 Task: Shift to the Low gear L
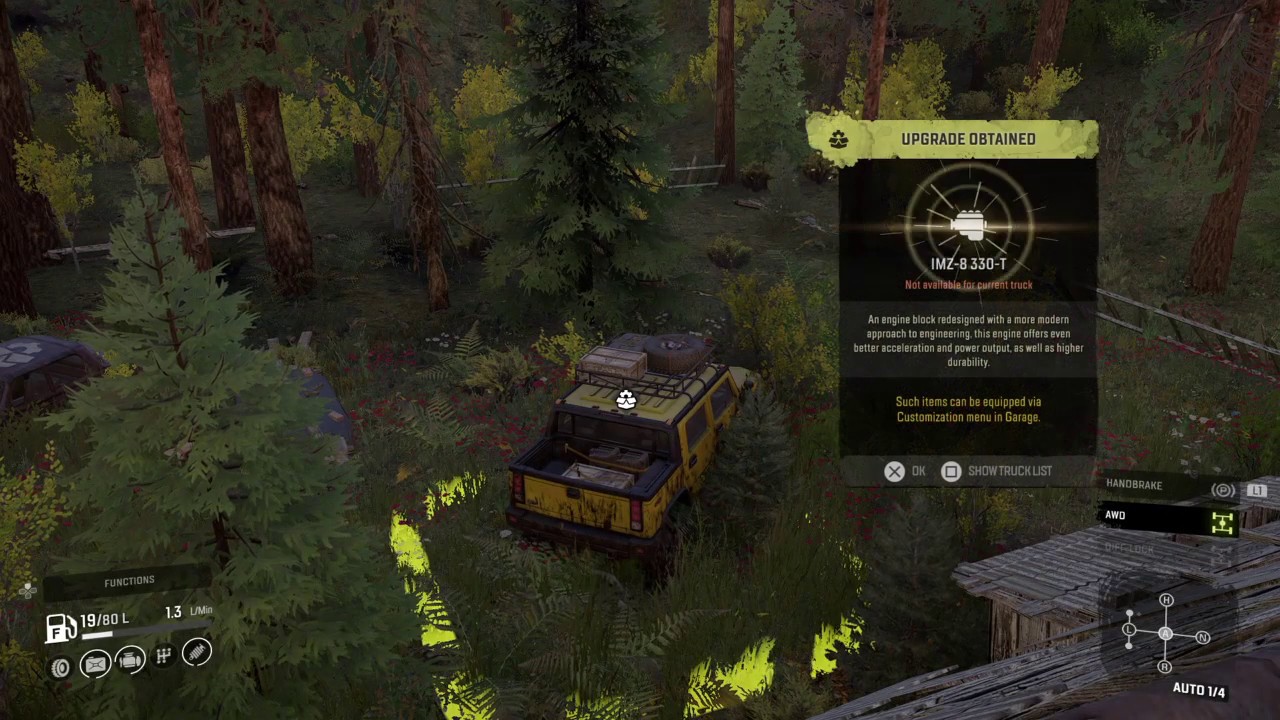1130,629
